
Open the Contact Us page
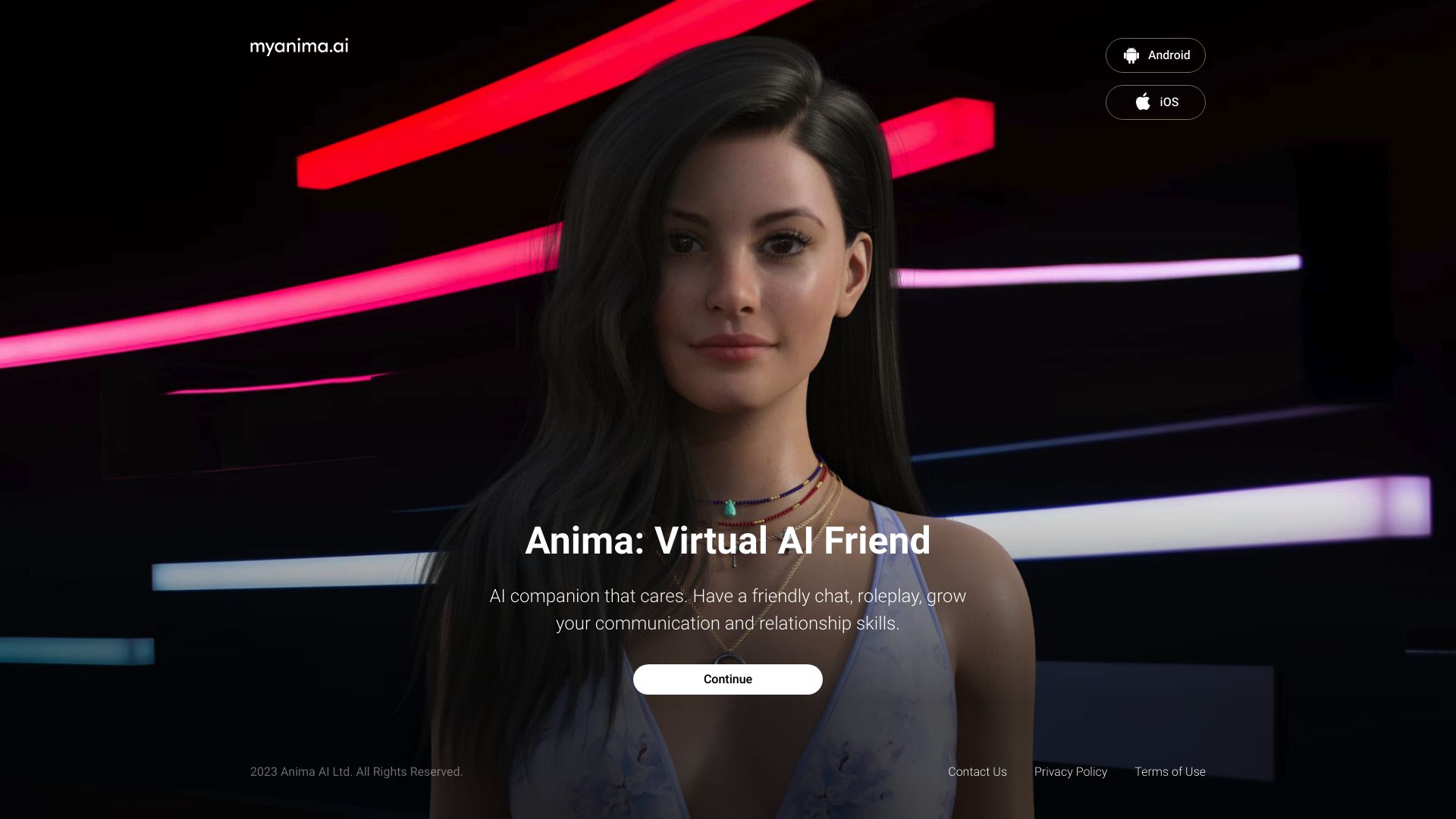[977, 771]
